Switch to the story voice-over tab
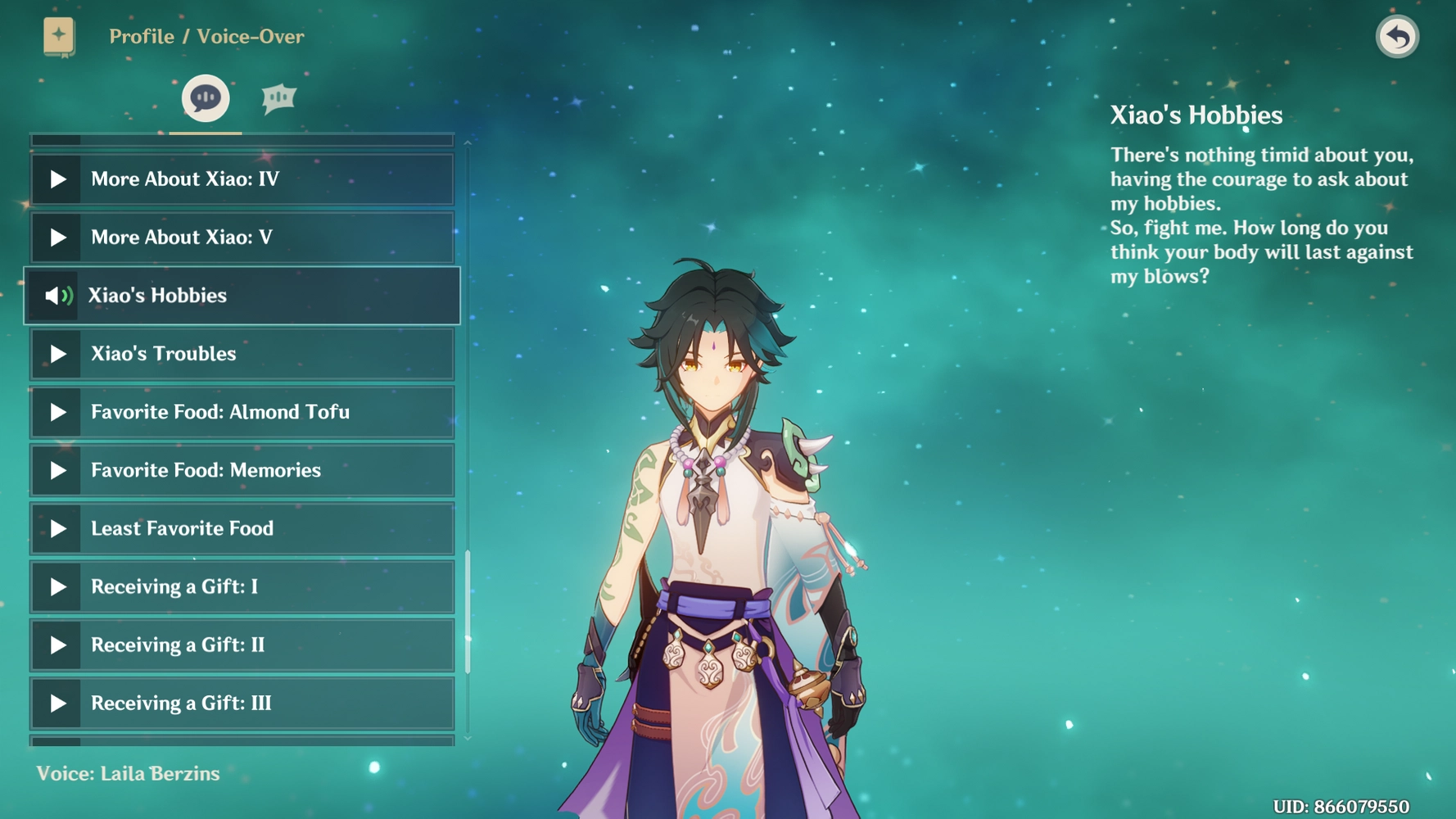Viewport: 1456px width, 819px height. click(205, 98)
